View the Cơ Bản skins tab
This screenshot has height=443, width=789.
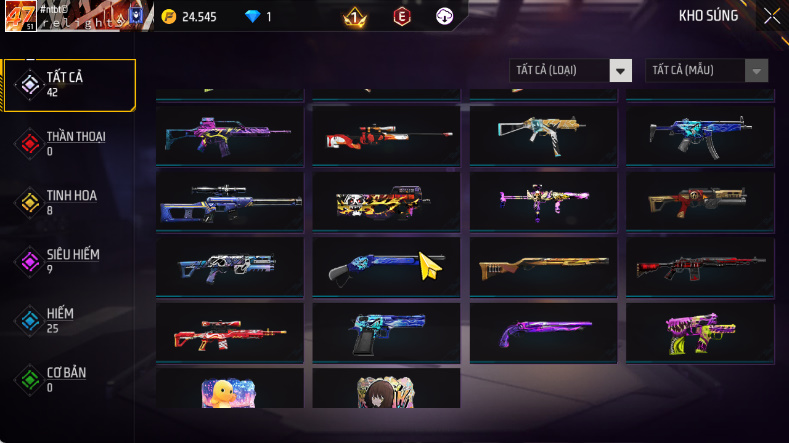coord(68,379)
